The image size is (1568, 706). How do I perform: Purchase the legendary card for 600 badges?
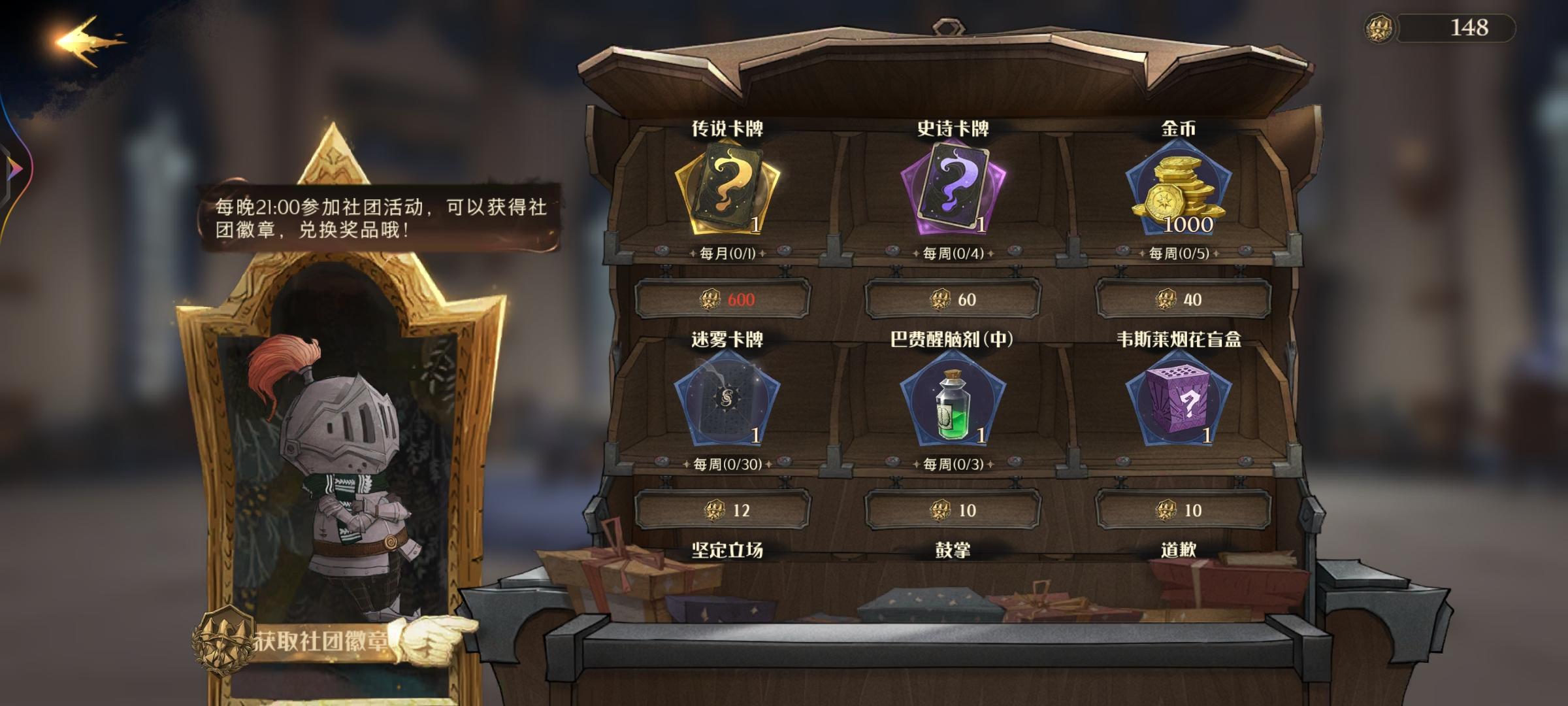point(725,301)
